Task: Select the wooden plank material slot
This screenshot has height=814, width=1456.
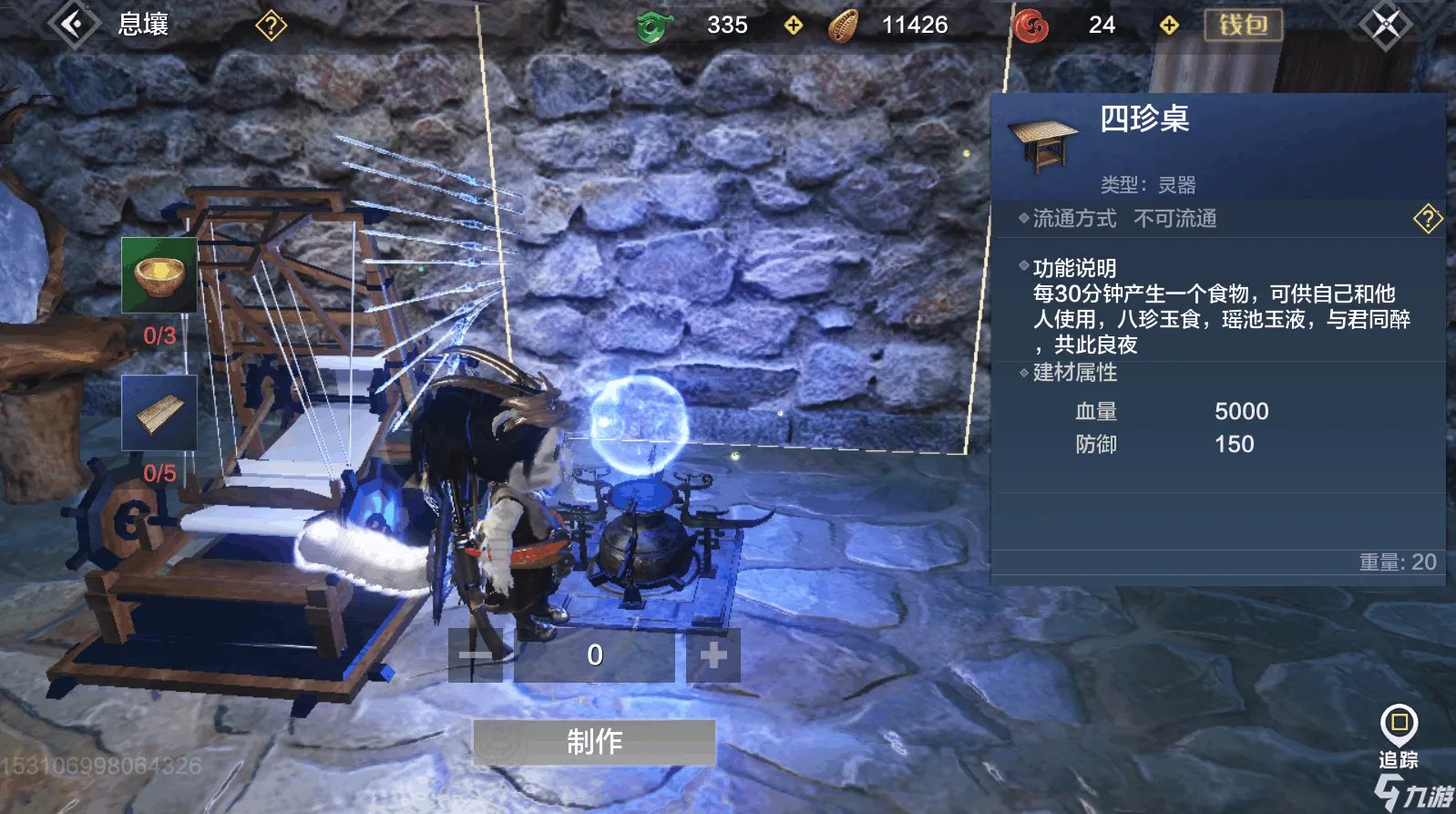Action: [159, 413]
